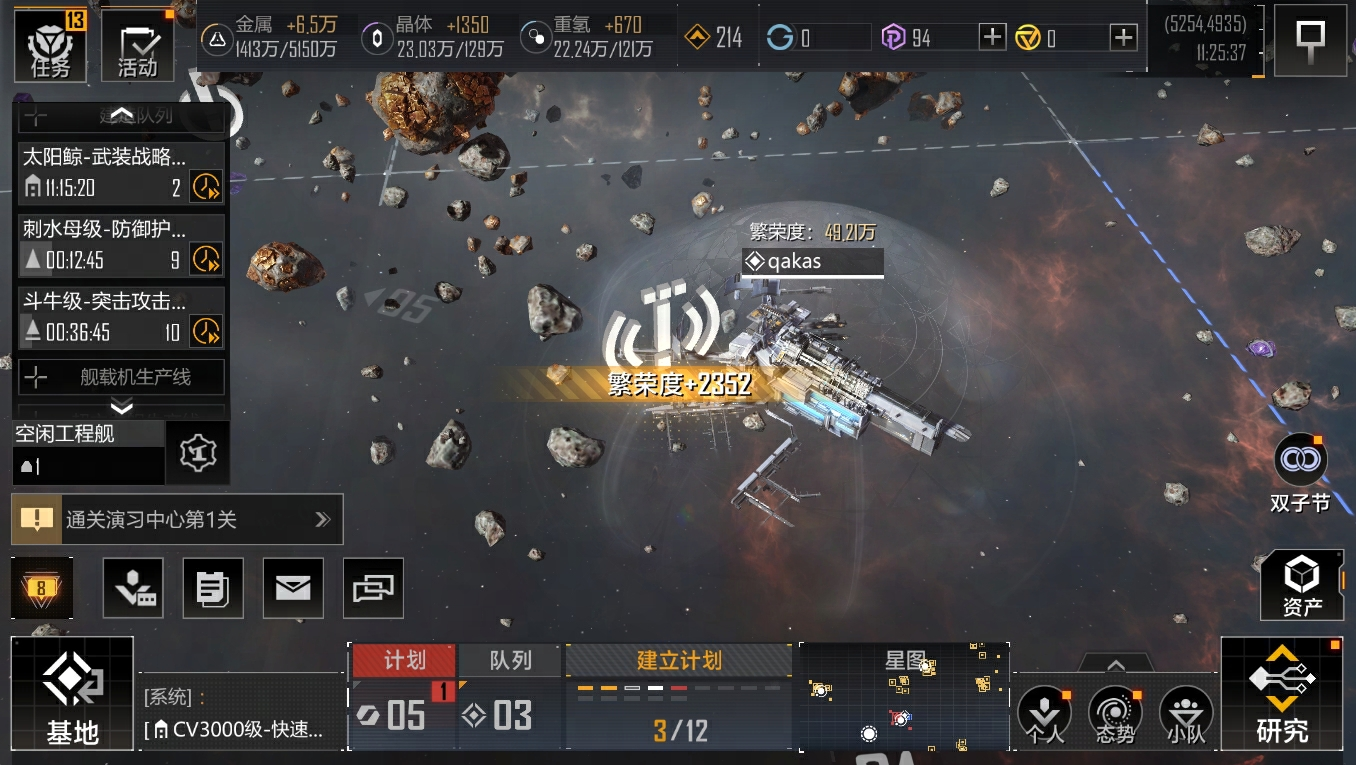Open the 资产 assets panel
Screen dimensions: 1356x765
point(1301,585)
